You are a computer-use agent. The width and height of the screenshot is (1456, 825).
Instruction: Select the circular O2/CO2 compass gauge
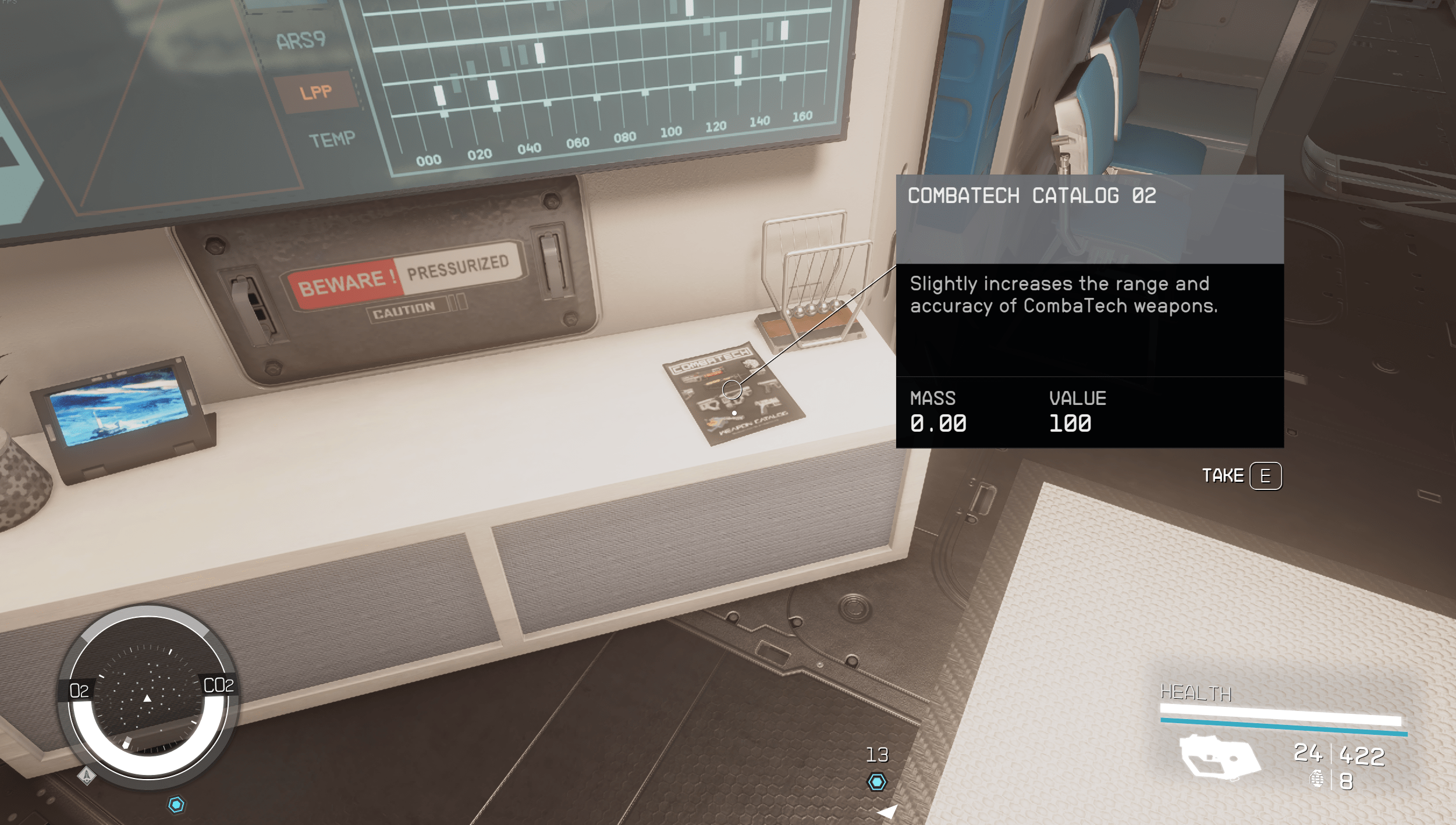click(148, 695)
